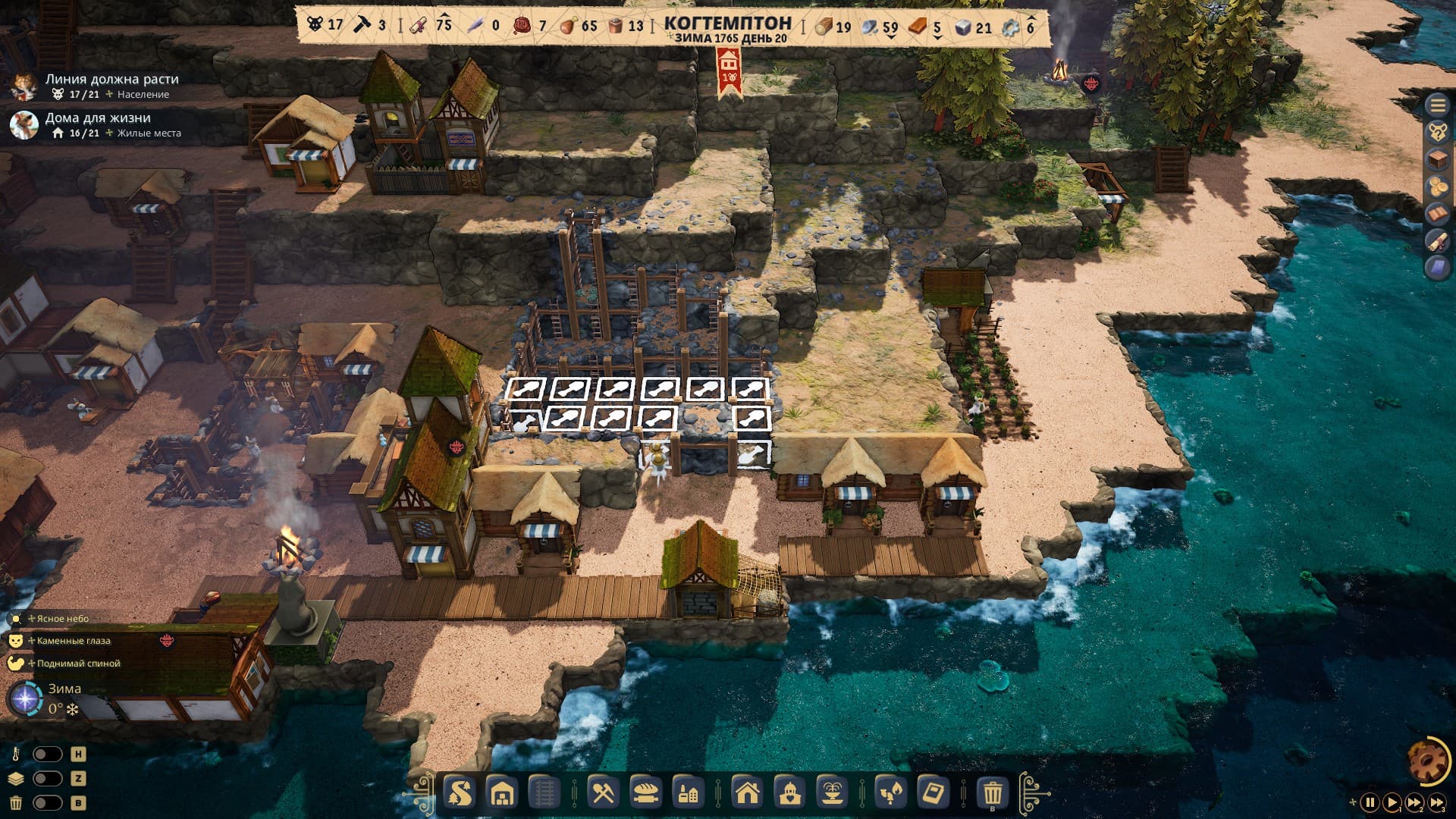Select the leaf and flame category

coord(891,793)
